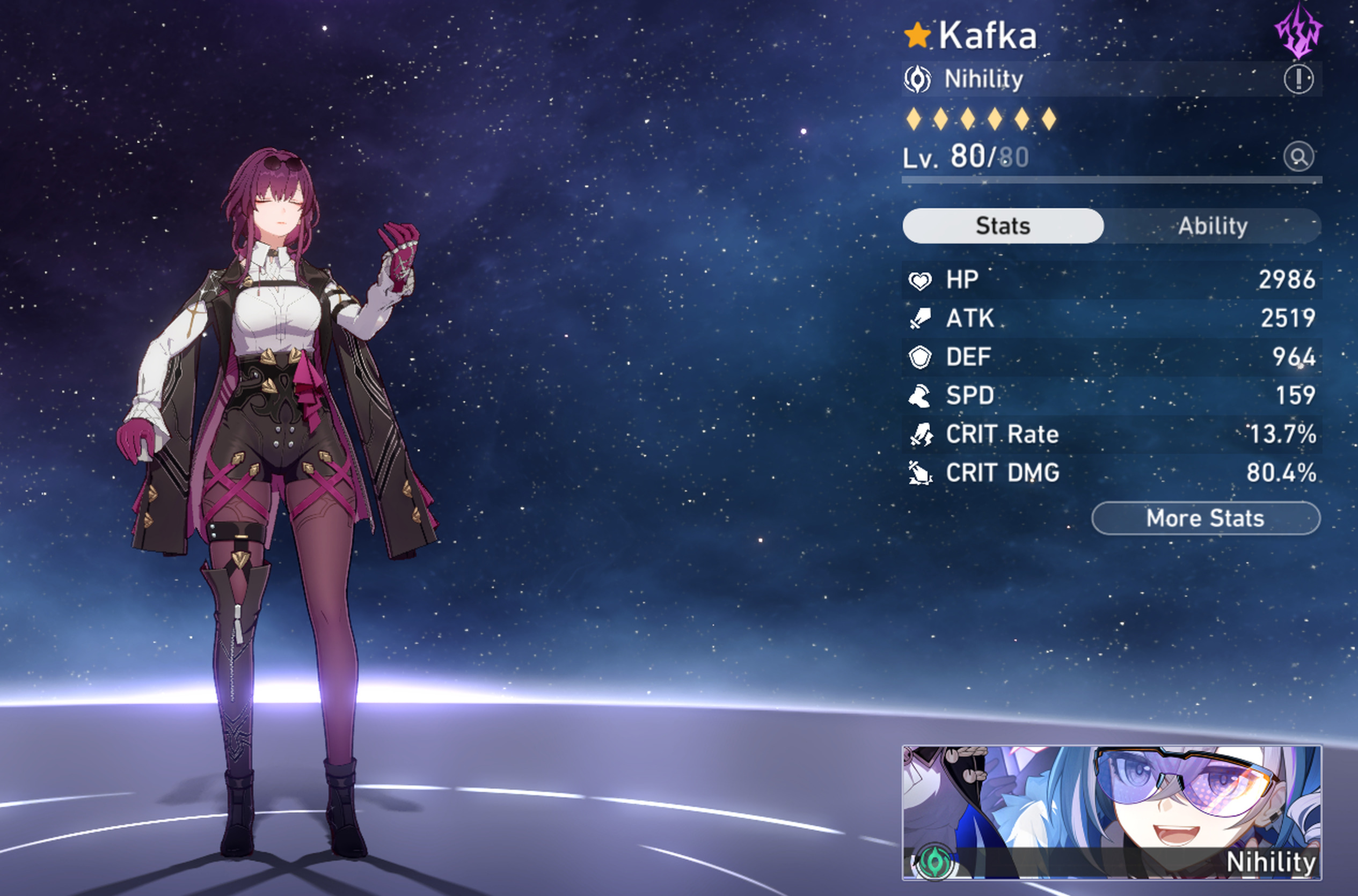Screen dimensions: 1358x896
Task: Click the Nihility path info exclamation icon
Action: pyautogui.click(x=1298, y=79)
